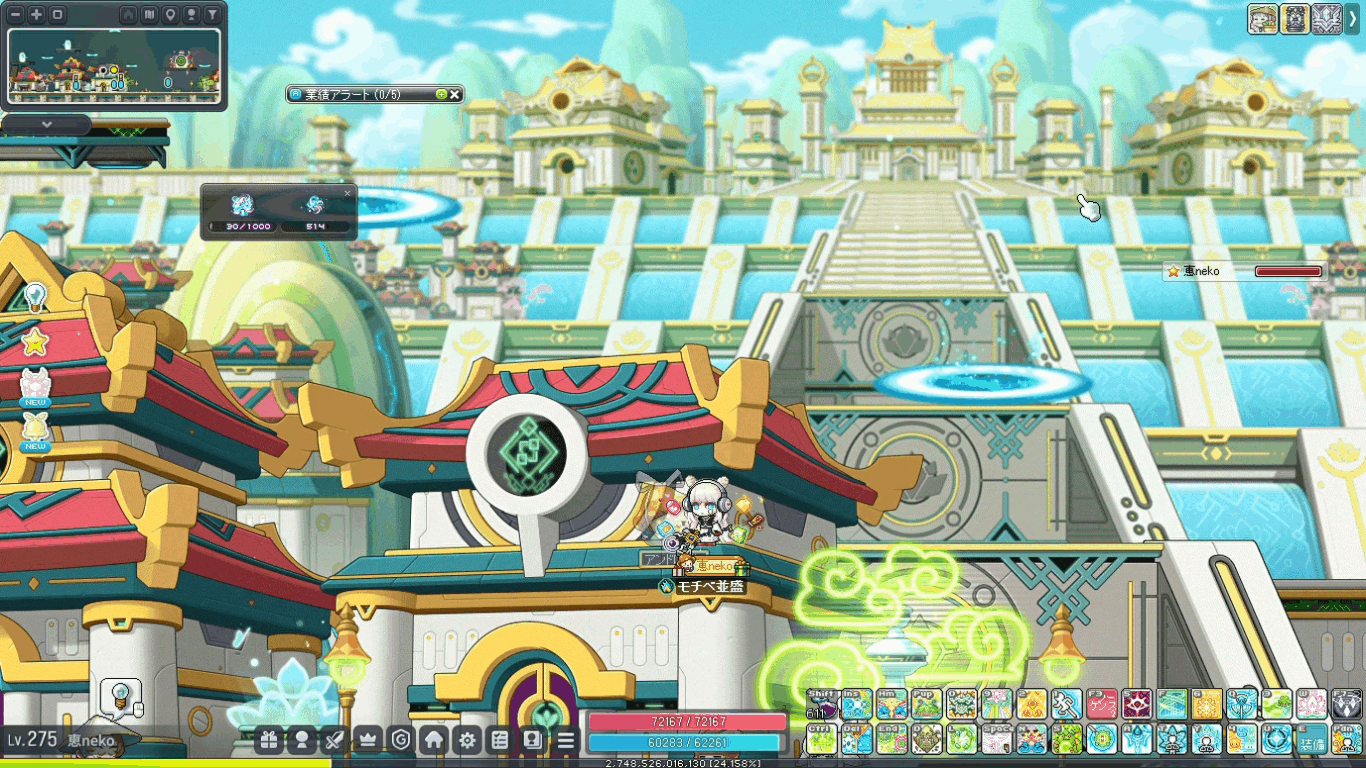The image size is (1366, 768).
Task: Open the gear settings button
Action: [466, 740]
